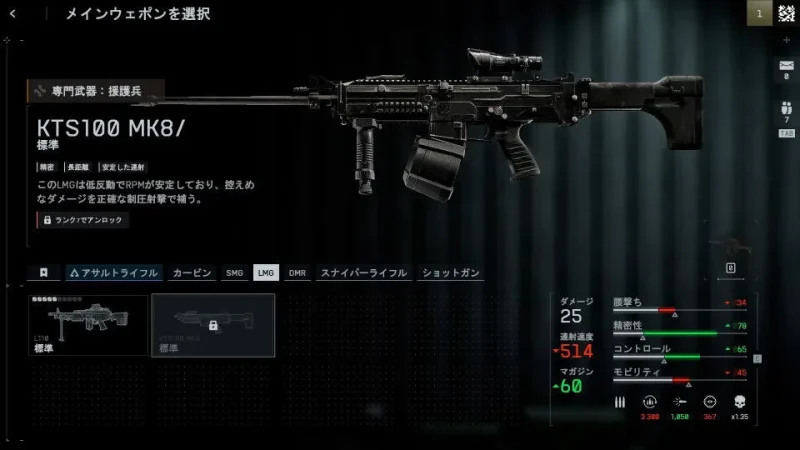
Task: Click the plus icon under the profile
Action: tap(786, 39)
